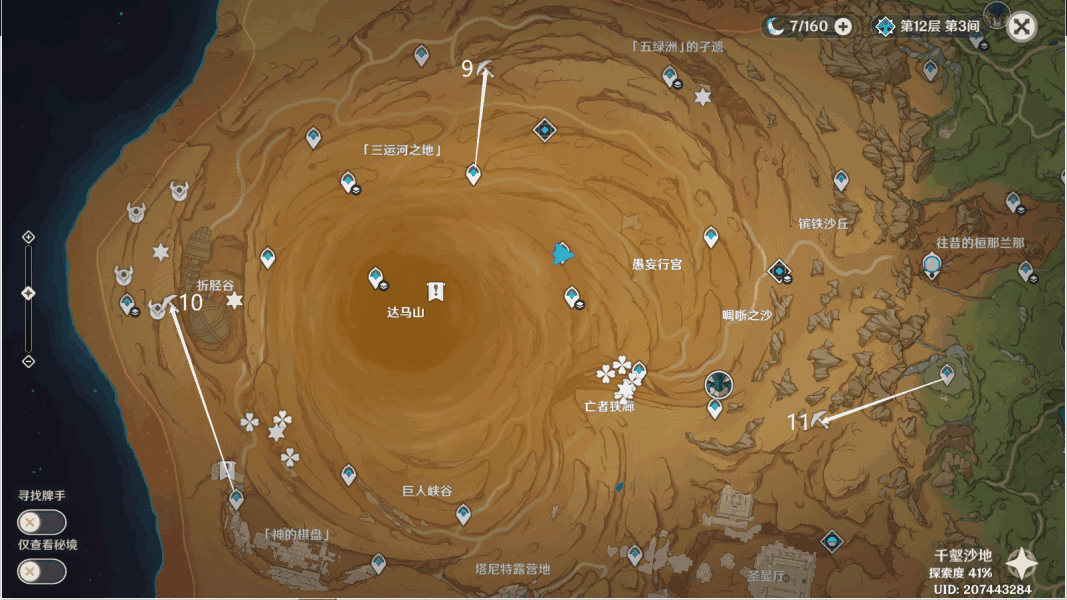Select the waypoint above 「神的棋盘」
The image size is (1067, 600).
point(236,498)
